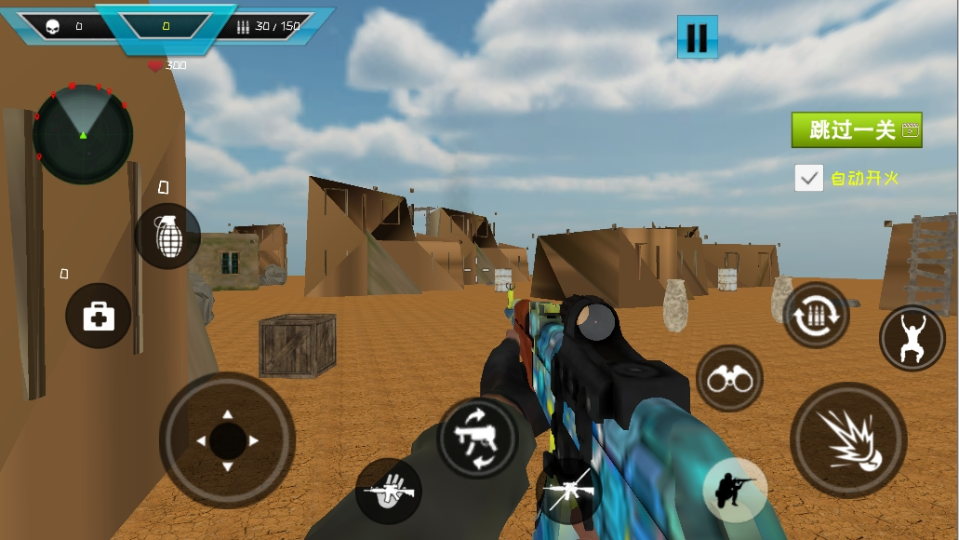The width and height of the screenshot is (959, 540).
Task: Tap the rifle-with-hand icon button
Action: click(388, 491)
